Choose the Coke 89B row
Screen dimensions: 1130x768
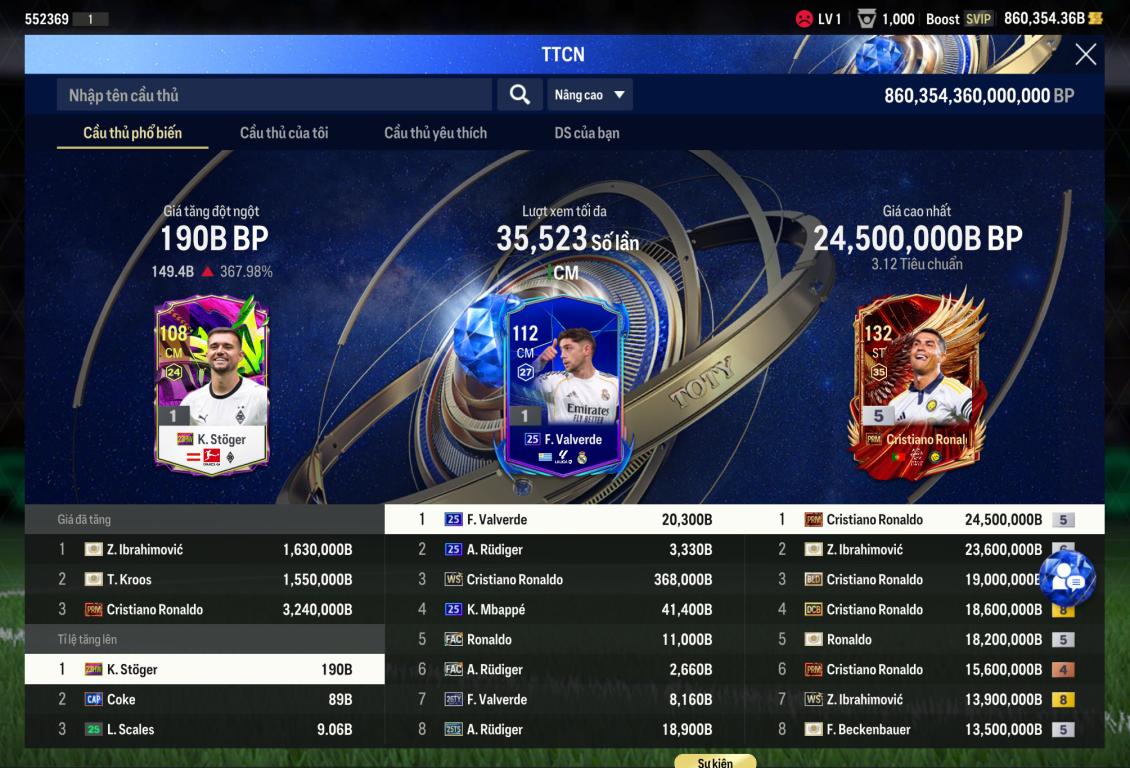205,699
